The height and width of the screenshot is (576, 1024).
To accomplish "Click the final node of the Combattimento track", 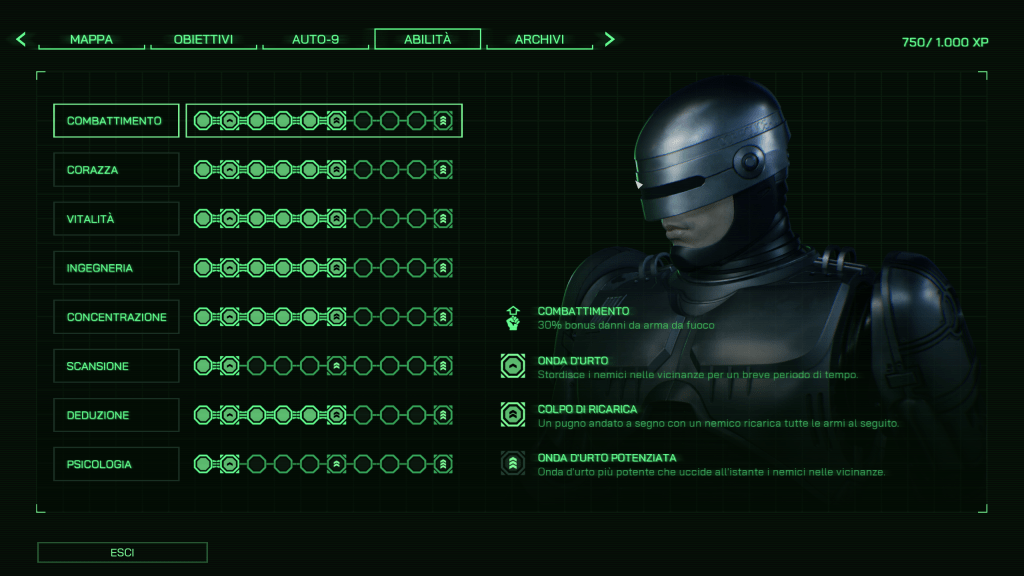I will 444,121.
